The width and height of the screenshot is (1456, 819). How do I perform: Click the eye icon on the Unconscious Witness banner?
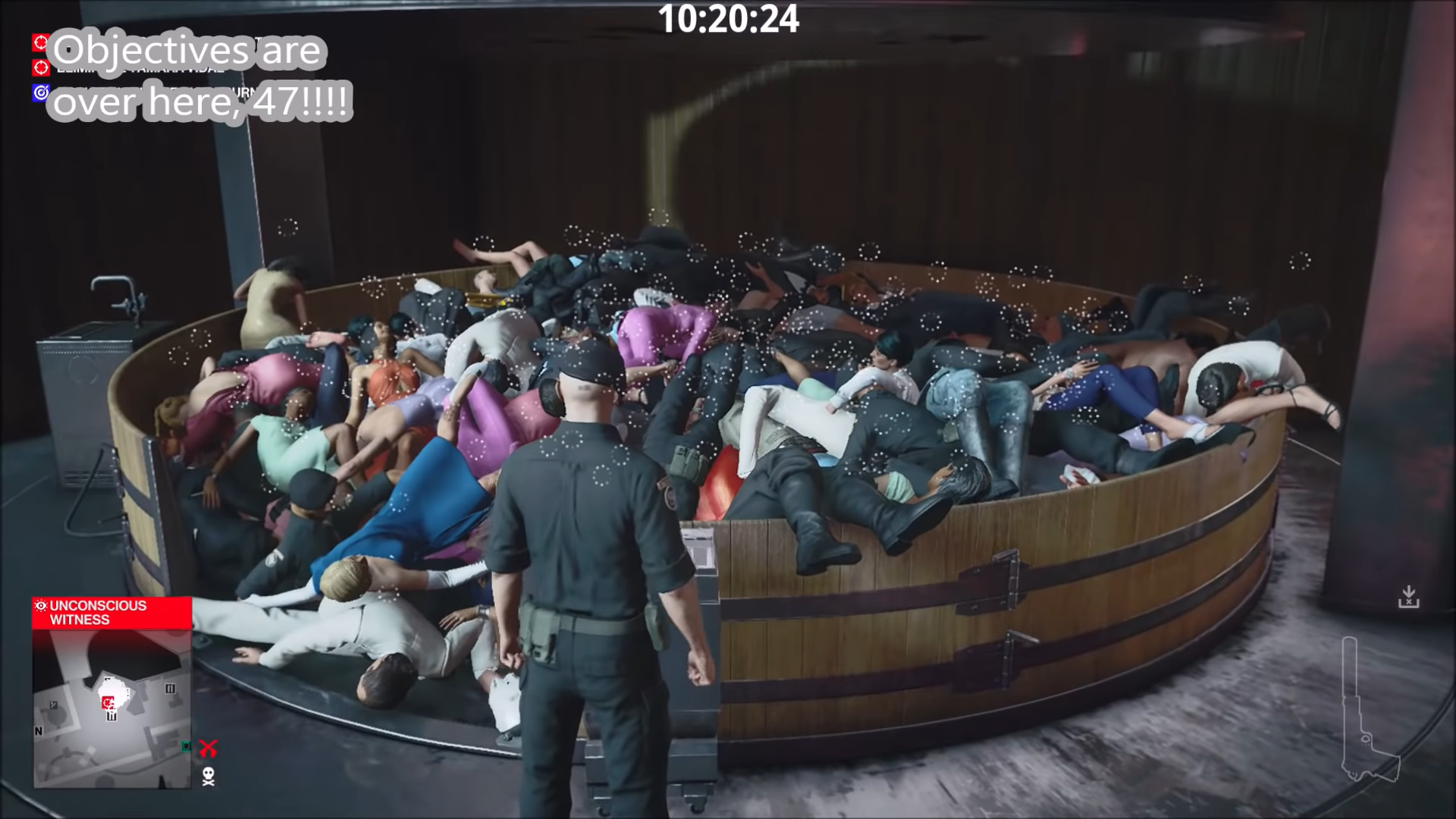click(x=41, y=604)
